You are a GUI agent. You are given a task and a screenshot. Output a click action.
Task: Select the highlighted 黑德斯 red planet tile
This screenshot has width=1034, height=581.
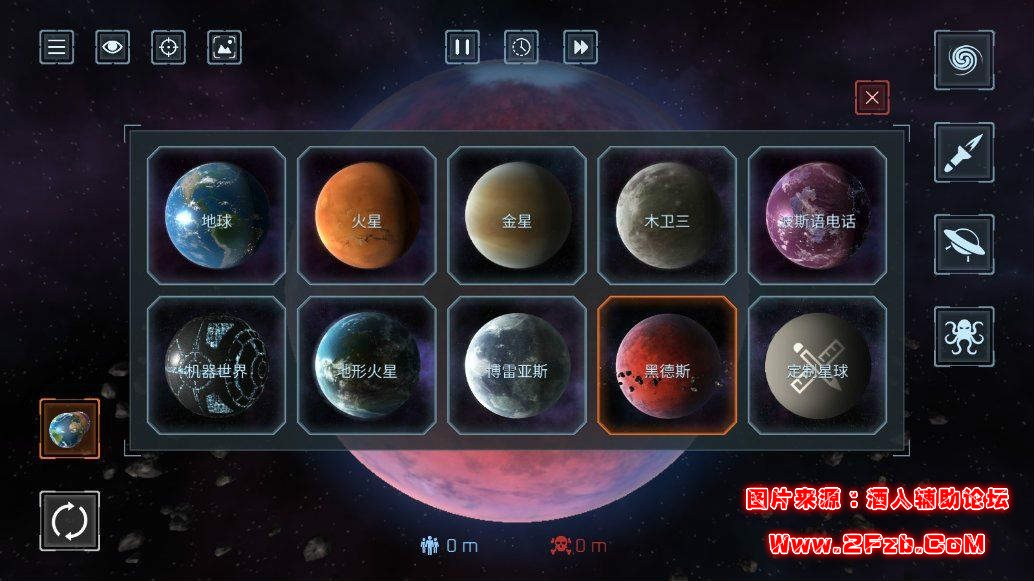coord(667,366)
